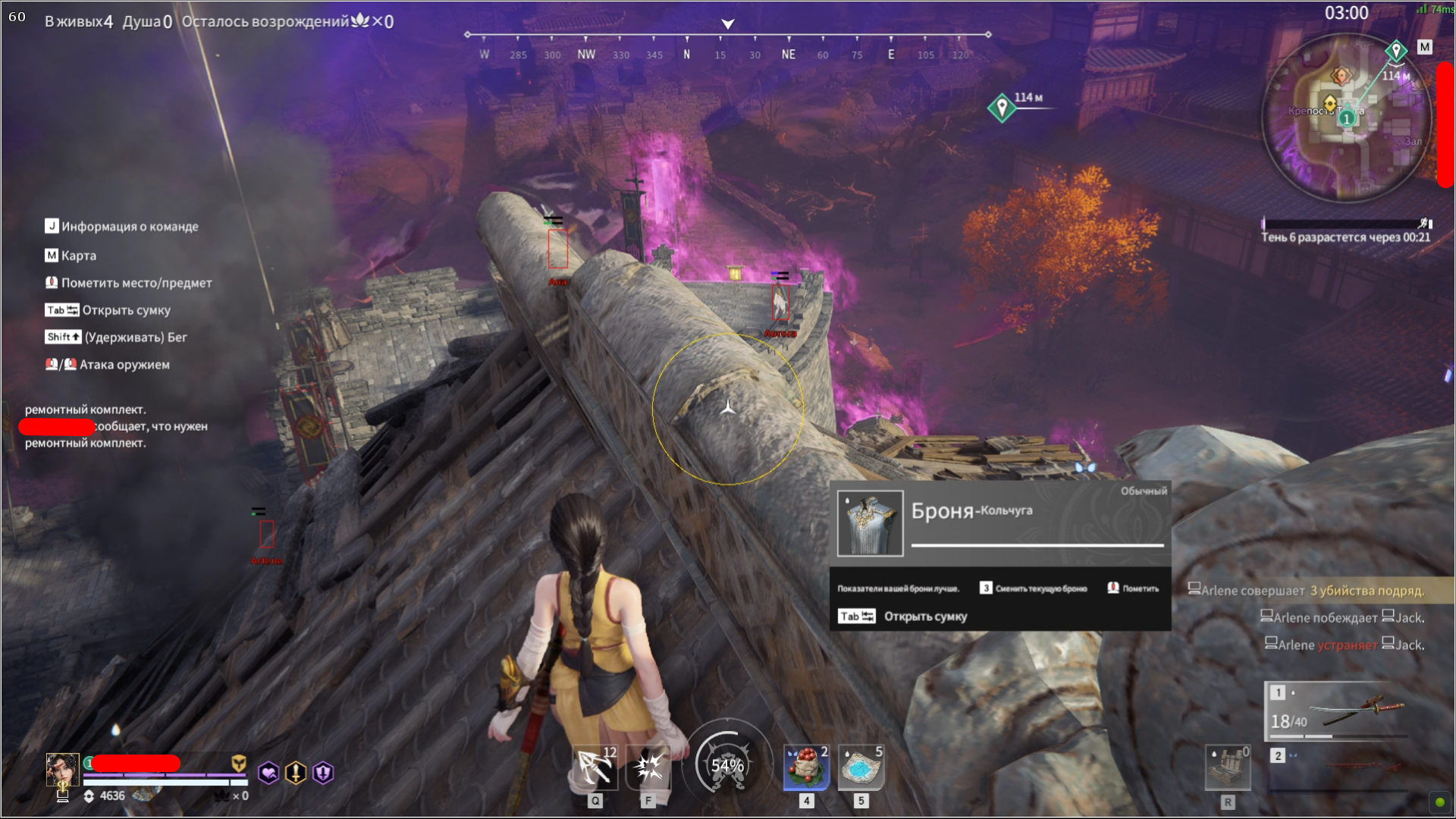This screenshot has height=819, width=1456.
Task: Activate the grappling hook skill icon
Action: (x=596, y=767)
